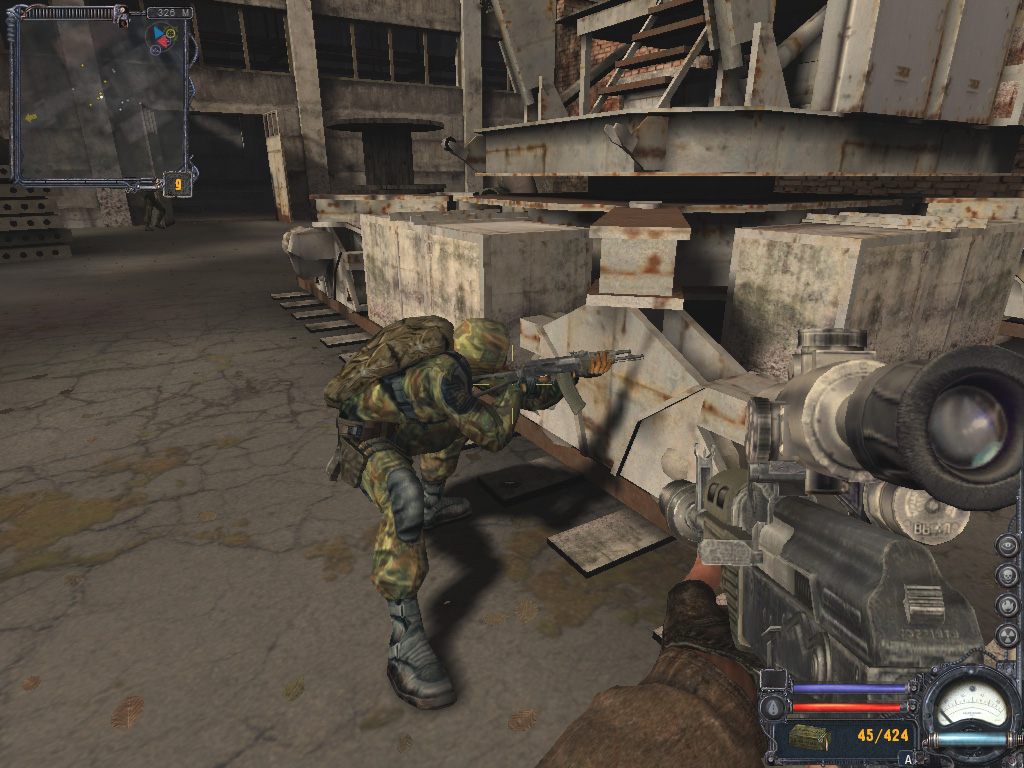1024x768 pixels.
Task: Click the fire mode A indicator
Action: coord(908,759)
